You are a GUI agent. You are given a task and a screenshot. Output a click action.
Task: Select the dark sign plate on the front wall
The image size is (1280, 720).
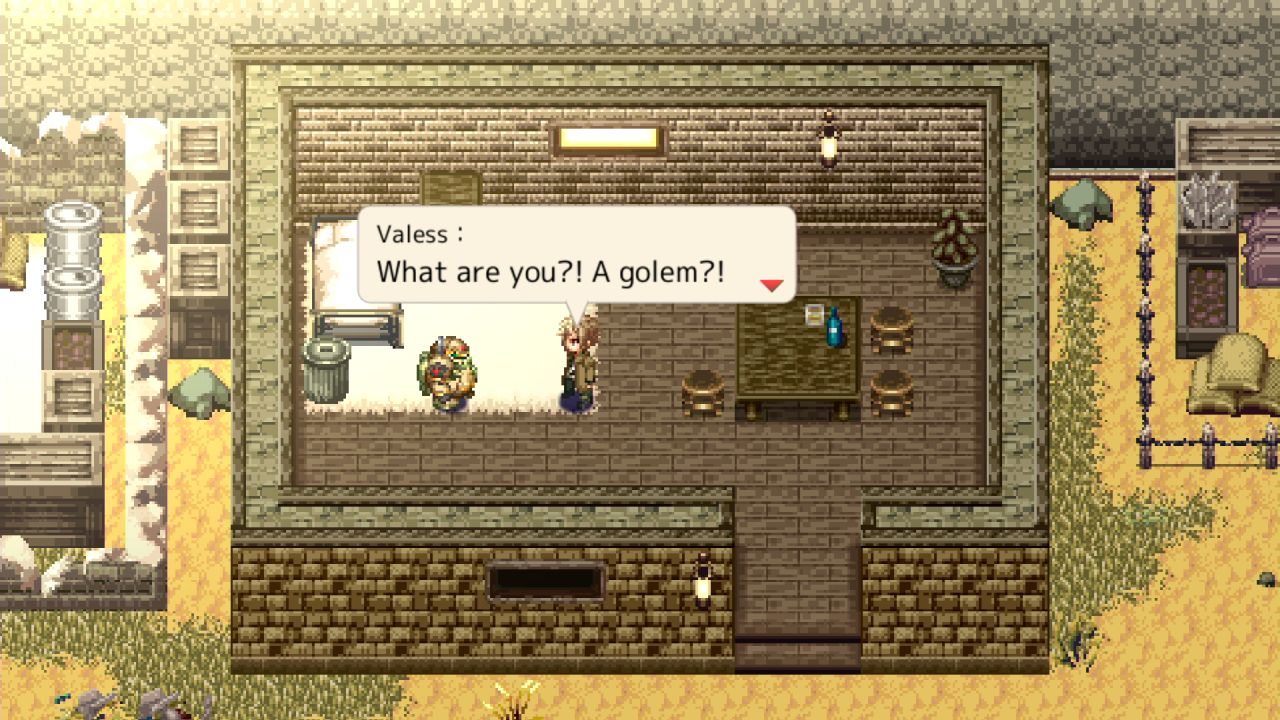[x=545, y=578]
